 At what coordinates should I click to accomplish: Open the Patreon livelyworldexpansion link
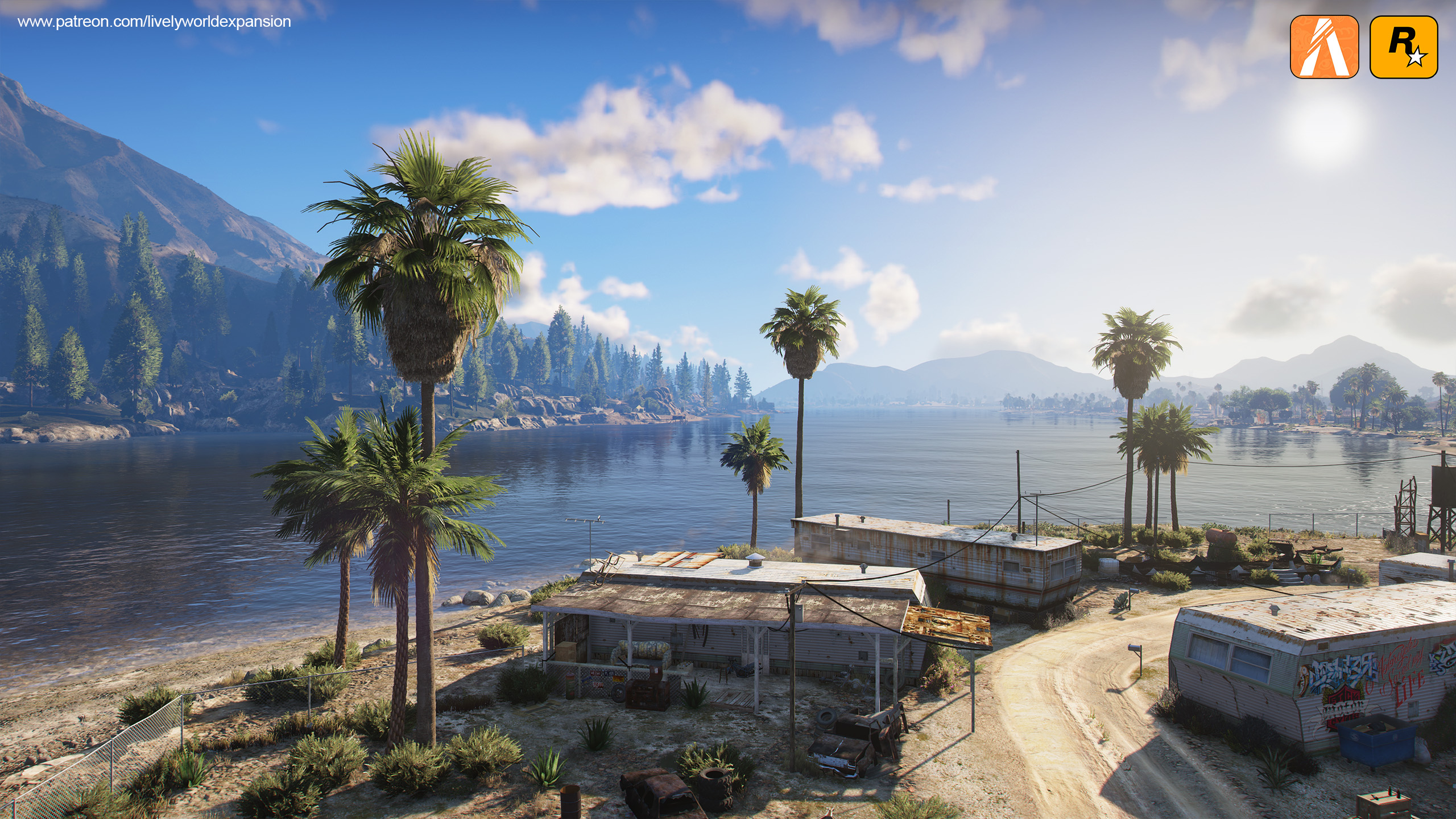tap(154, 22)
